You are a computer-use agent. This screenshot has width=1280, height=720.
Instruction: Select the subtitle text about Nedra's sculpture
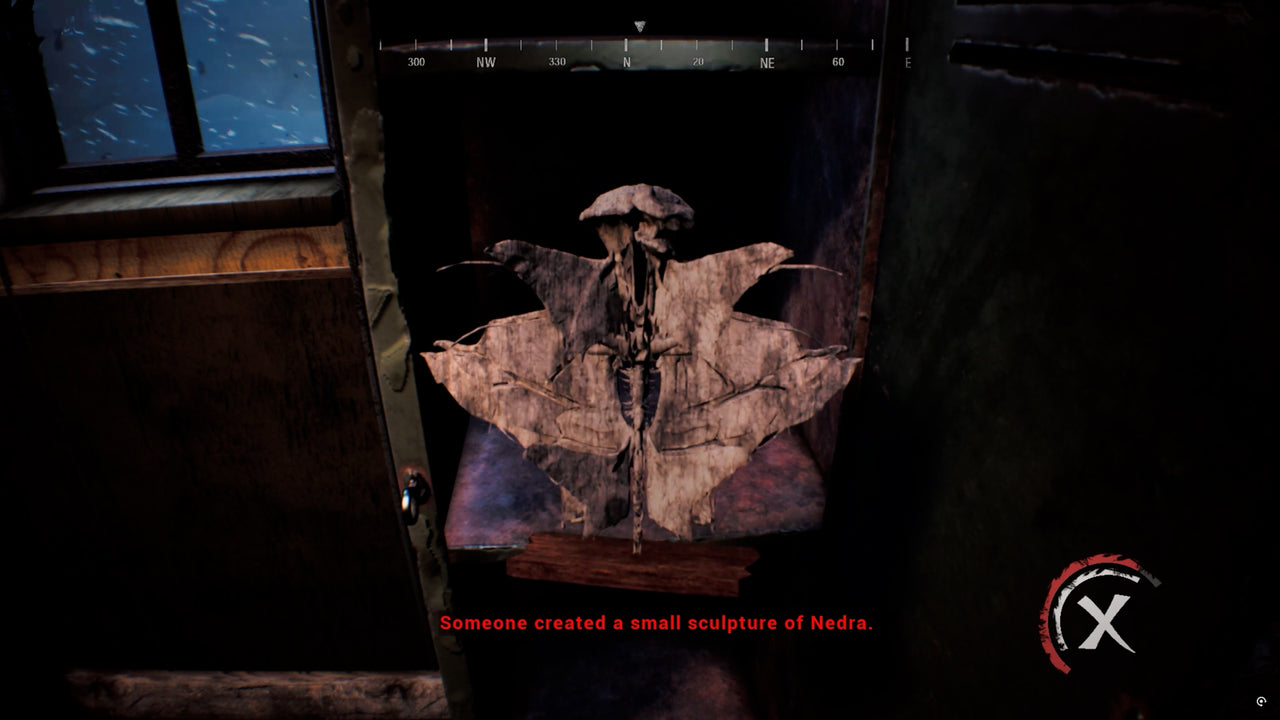(656, 625)
